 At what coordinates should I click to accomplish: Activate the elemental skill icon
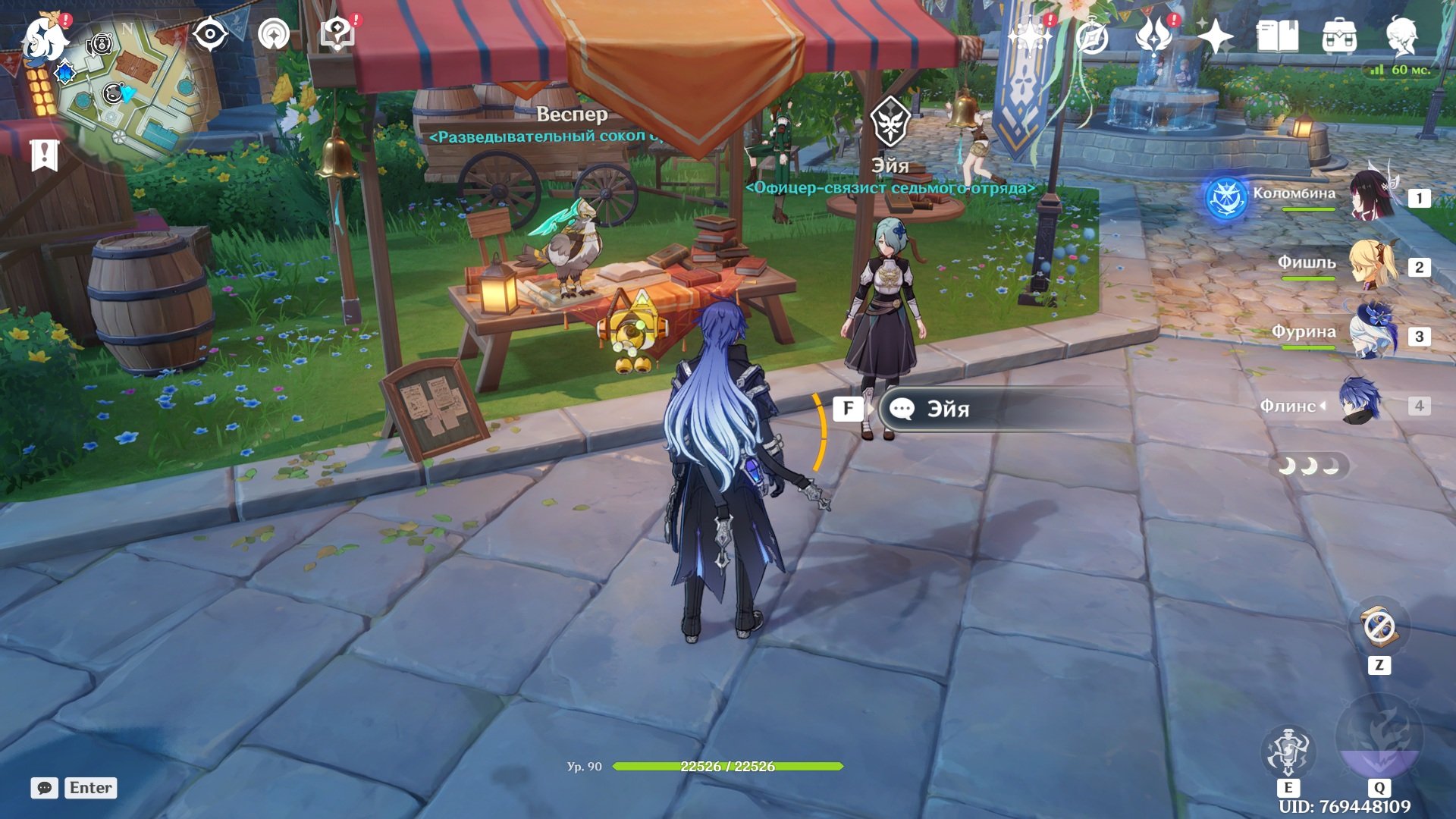(1288, 751)
